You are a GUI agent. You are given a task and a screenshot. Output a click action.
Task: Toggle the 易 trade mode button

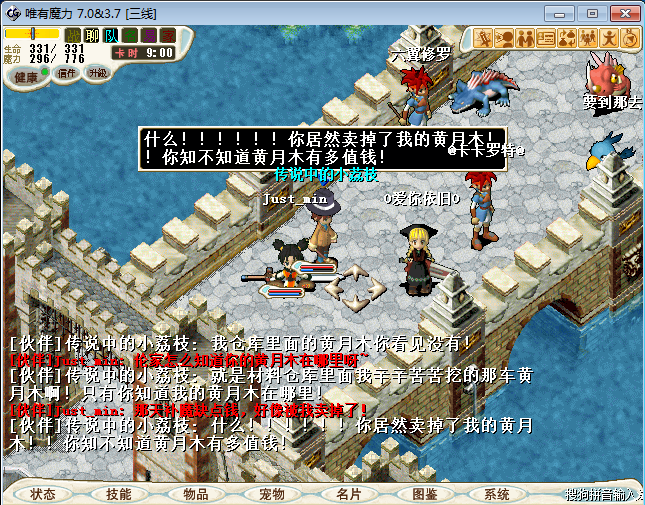click(x=149, y=36)
